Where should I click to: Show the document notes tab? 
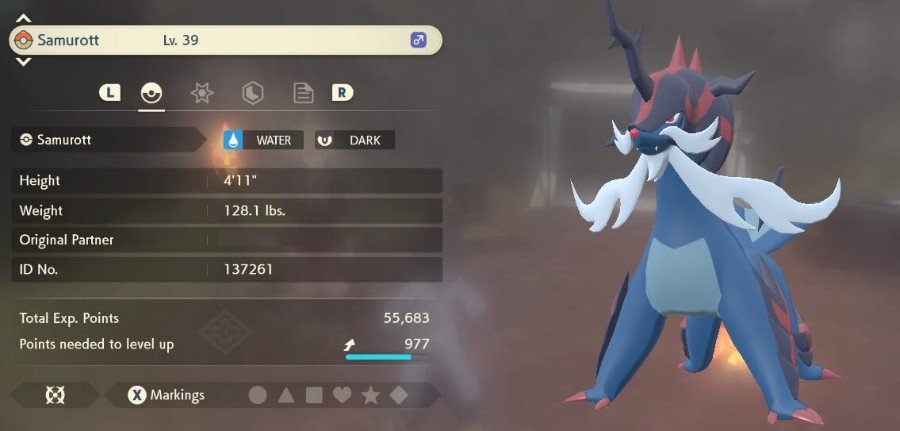pos(303,94)
